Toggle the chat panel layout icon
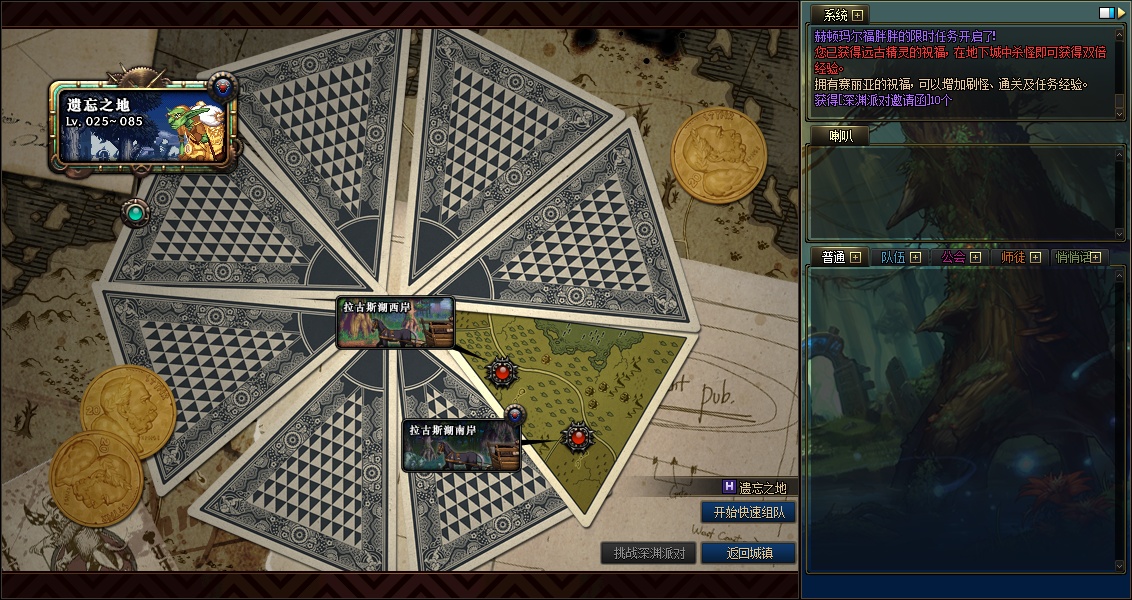This screenshot has width=1132, height=600. tap(1106, 14)
